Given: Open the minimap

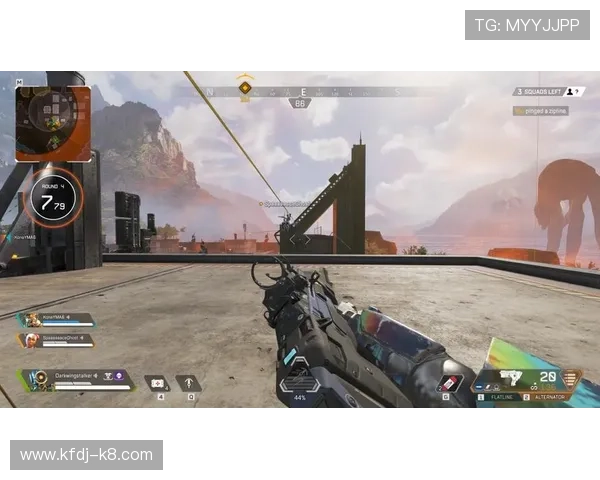Looking at the screenshot, I should (53, 122).
